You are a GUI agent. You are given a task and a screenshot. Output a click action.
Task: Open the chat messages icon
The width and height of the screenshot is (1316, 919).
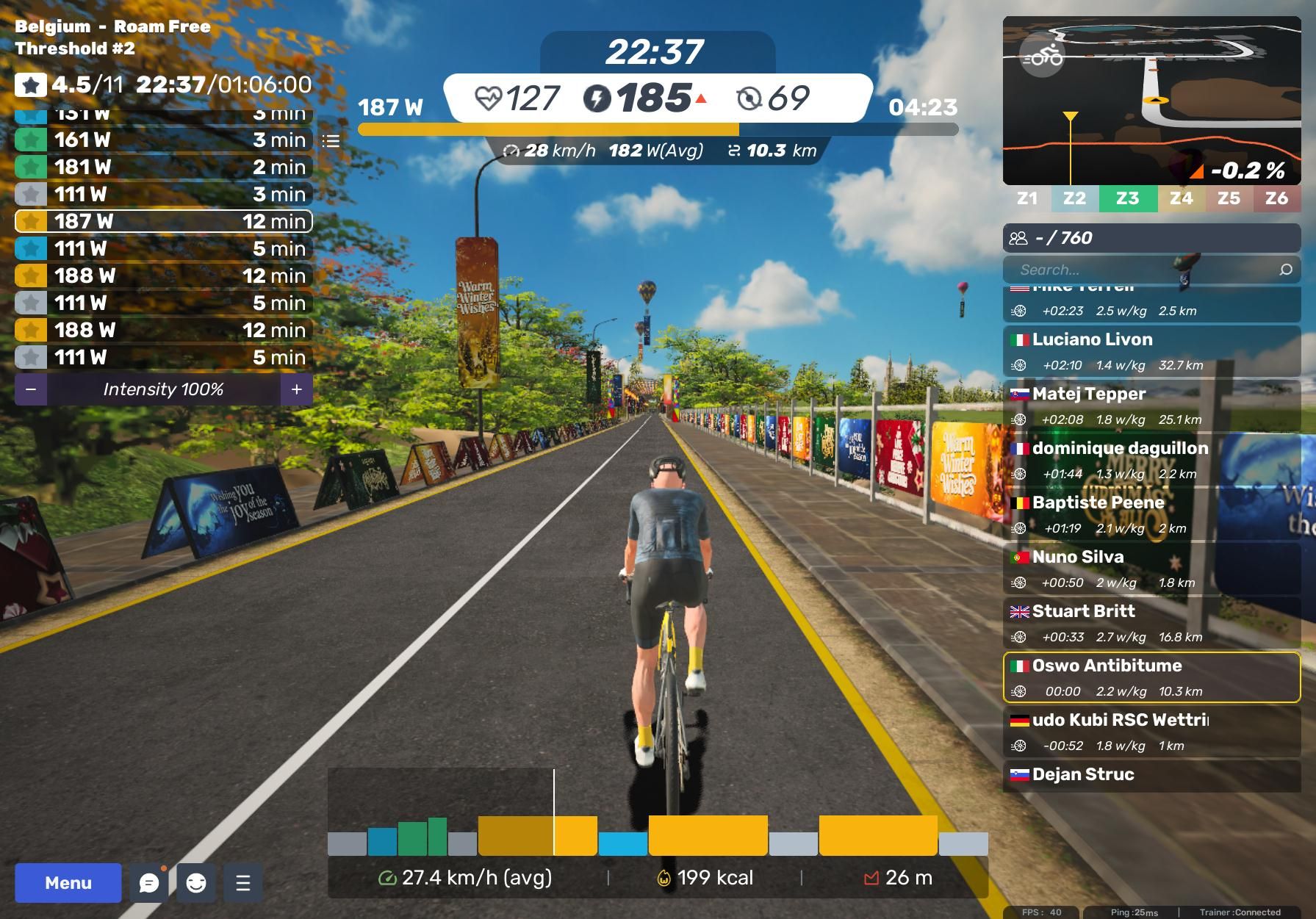click(x=149, y=882)
